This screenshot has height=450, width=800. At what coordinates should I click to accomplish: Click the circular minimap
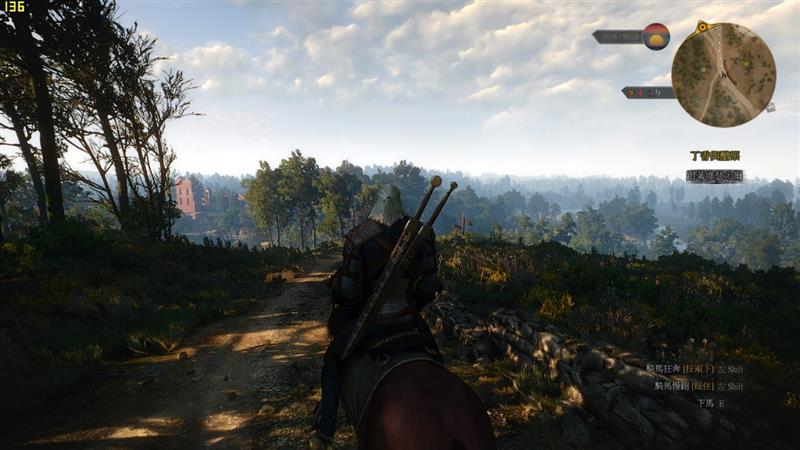(x=723, y=75)
